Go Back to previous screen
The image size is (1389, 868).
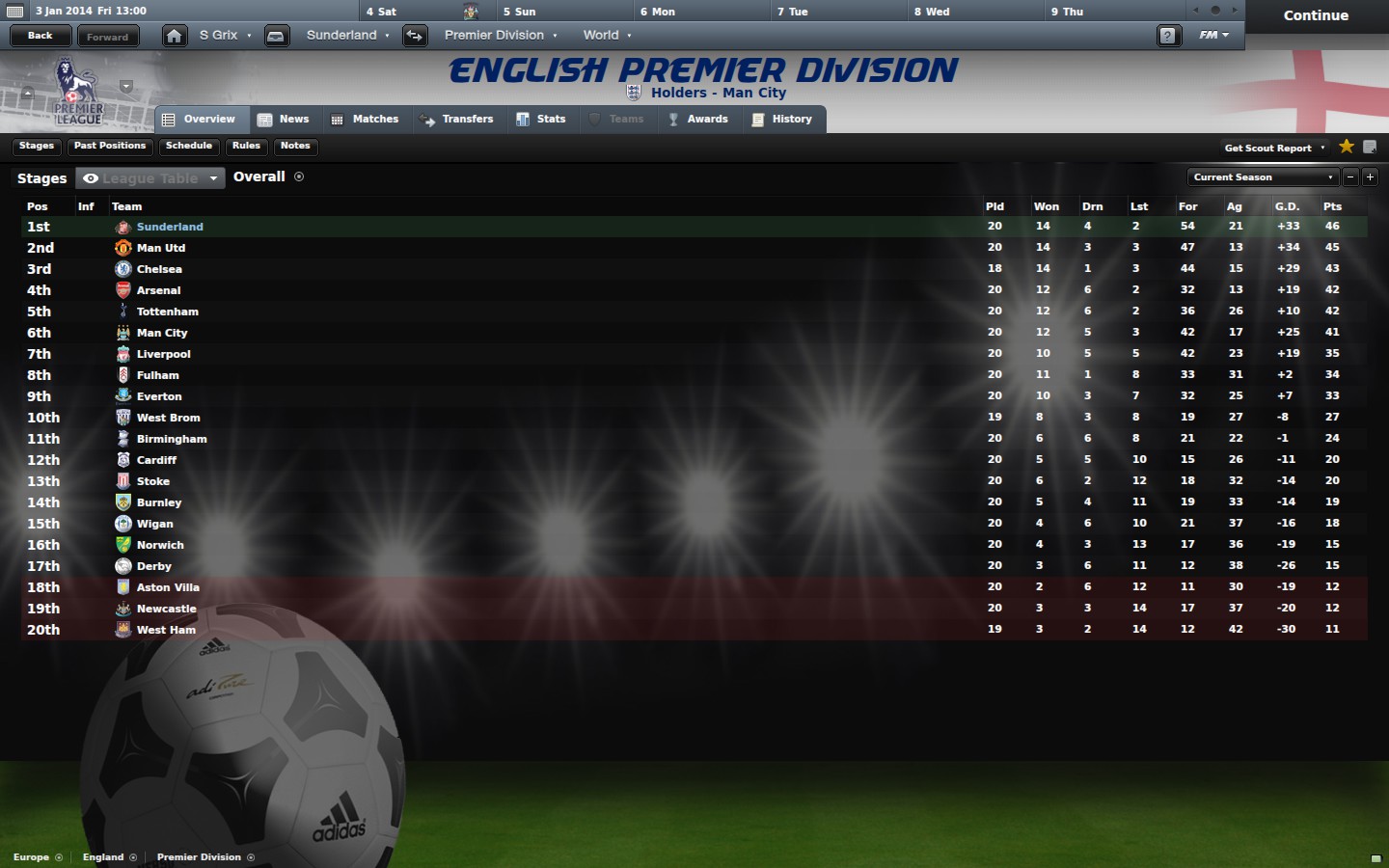click(x=41, y=36)
